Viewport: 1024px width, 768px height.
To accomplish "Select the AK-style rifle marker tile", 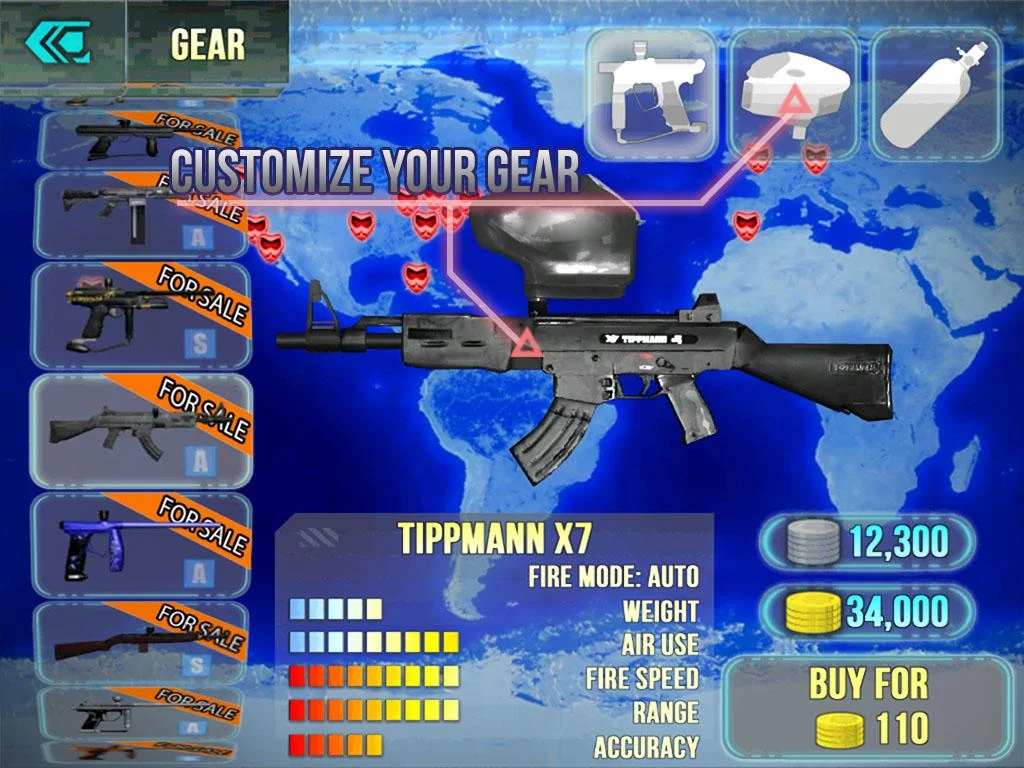I will point(140,430).
